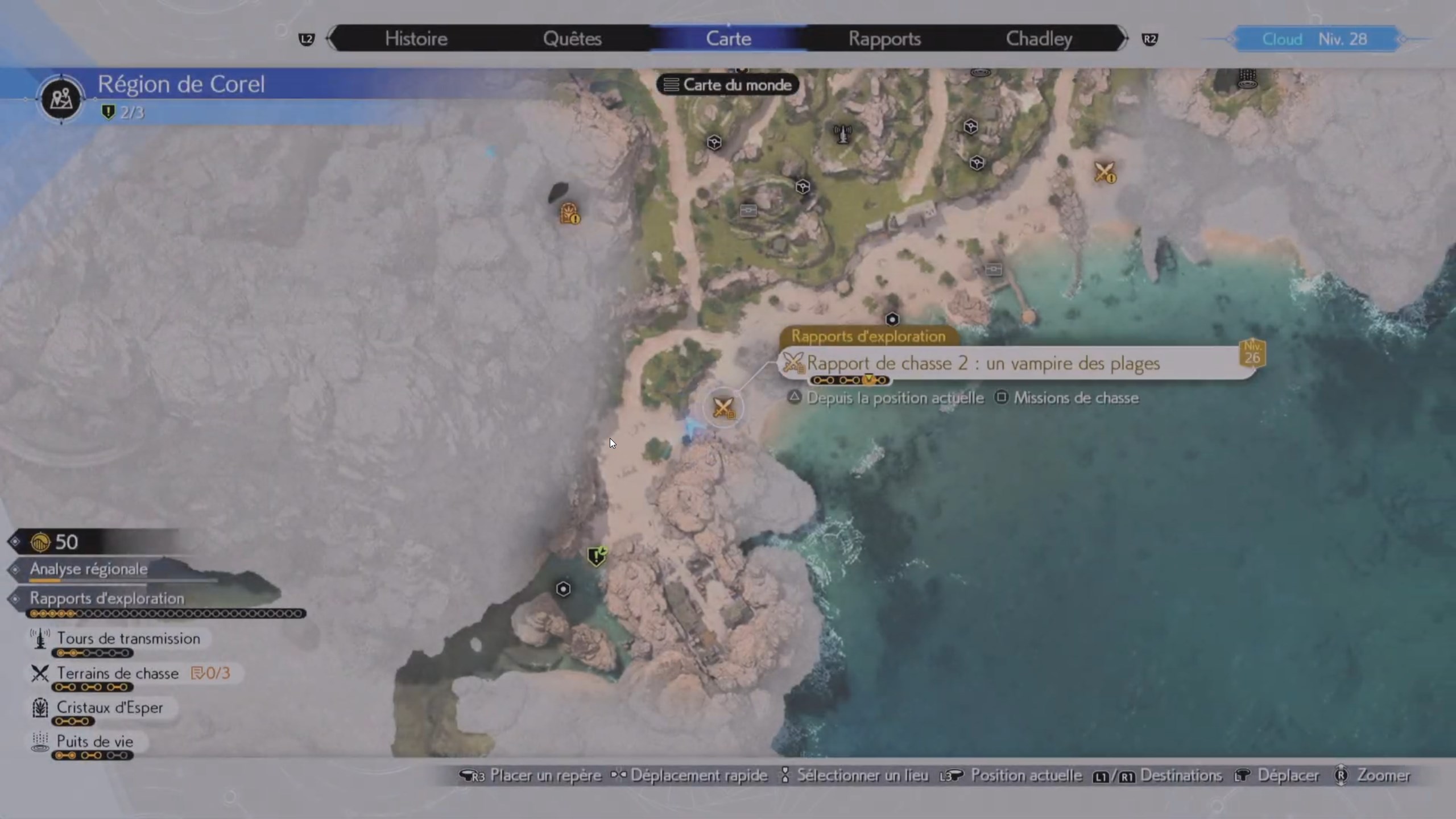Viewport: 1456px width, 819px height.
Task: Pick the Puits de vie entry
Action: pyautogui.click(x=94, y=742)
